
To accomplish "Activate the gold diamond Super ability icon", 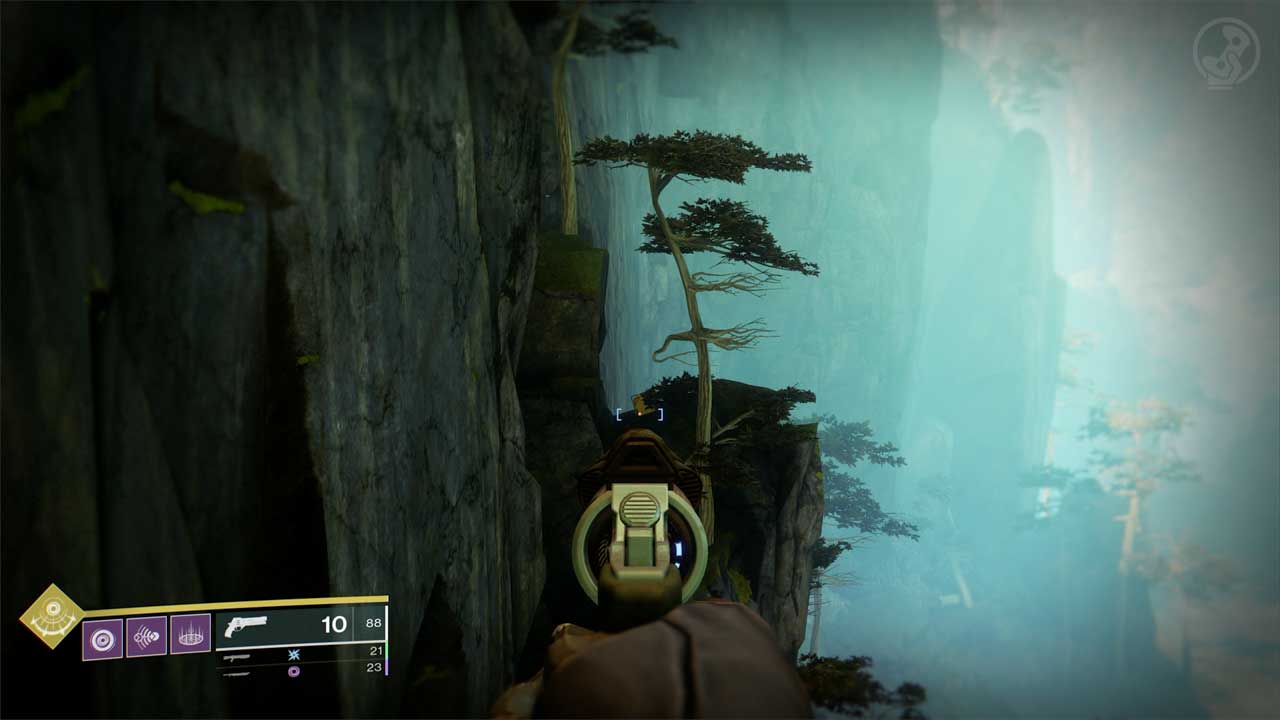I will [52, 615].
